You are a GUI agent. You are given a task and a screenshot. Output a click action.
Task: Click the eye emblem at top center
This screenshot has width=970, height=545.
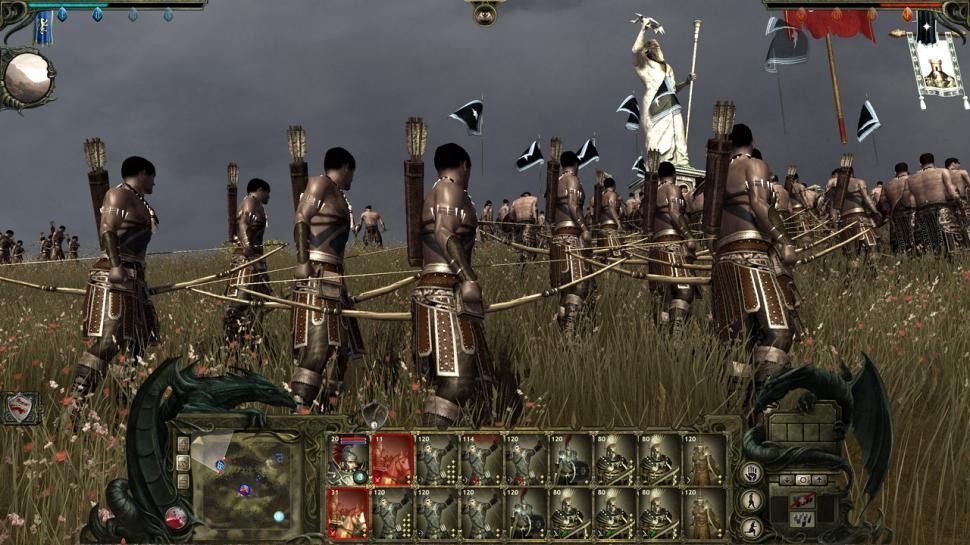(485, 13)
